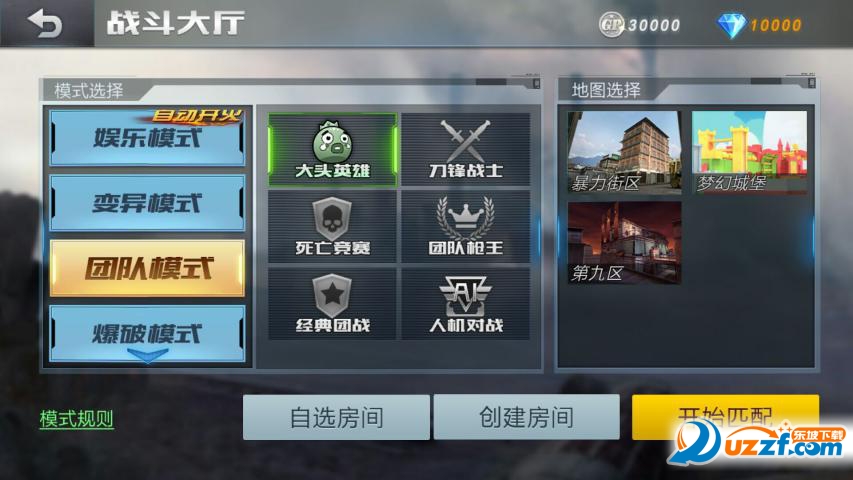This screenshot has width=853, height=480.
Task: Choose the 刀锋战士 crossed-swords mode
Action: click(466, 150)
